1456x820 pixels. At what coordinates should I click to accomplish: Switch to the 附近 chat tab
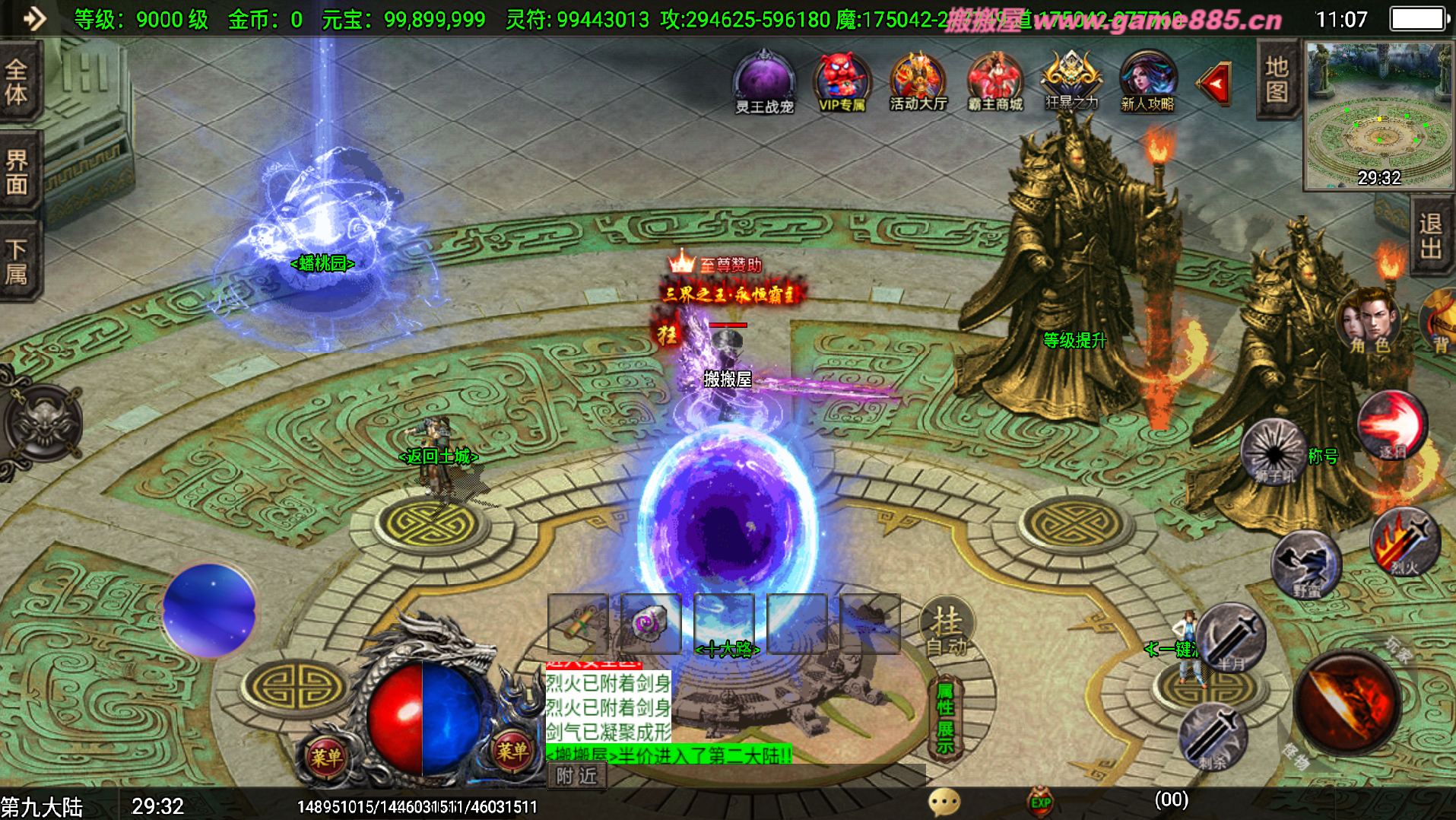[577, 776]
